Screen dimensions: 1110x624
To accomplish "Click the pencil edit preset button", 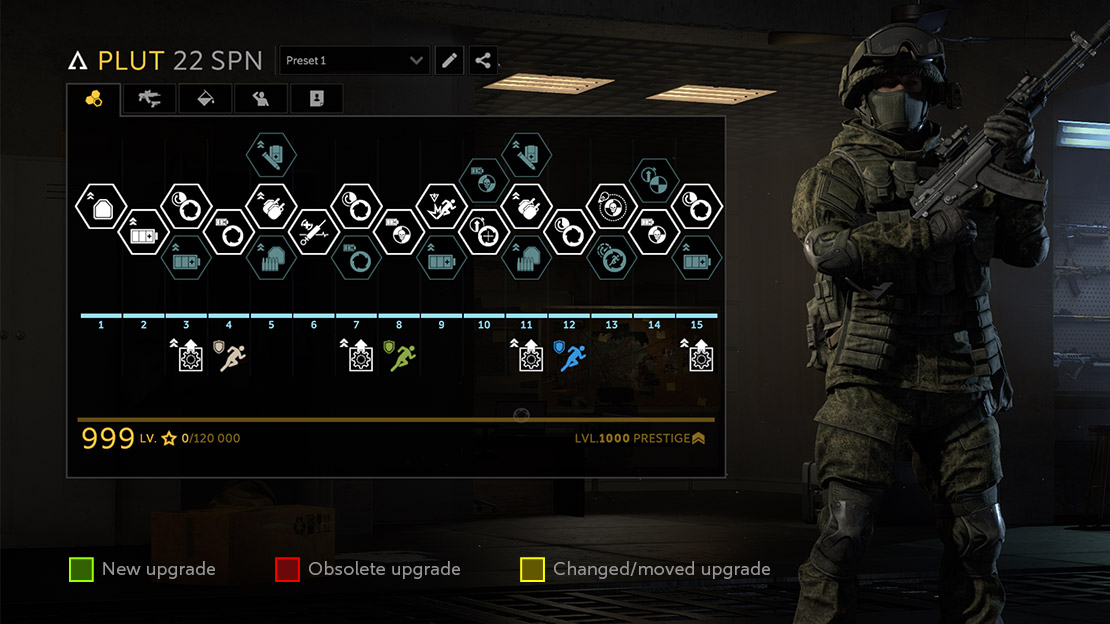I will 450,61.
